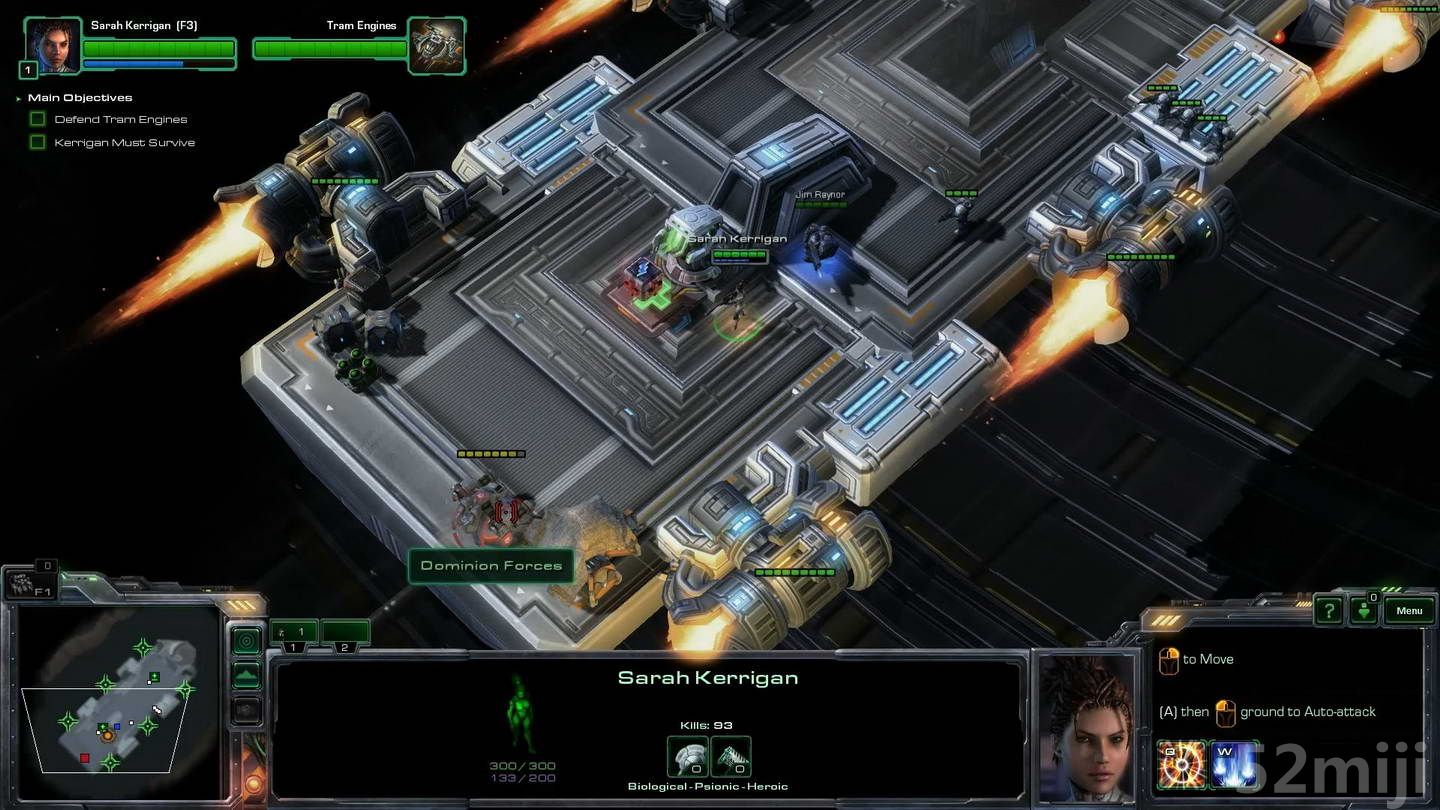Click the red enemy marker on the minimap
This screenshot has height=810, width=1440.
pyautogui.click(x=84, y=758)
